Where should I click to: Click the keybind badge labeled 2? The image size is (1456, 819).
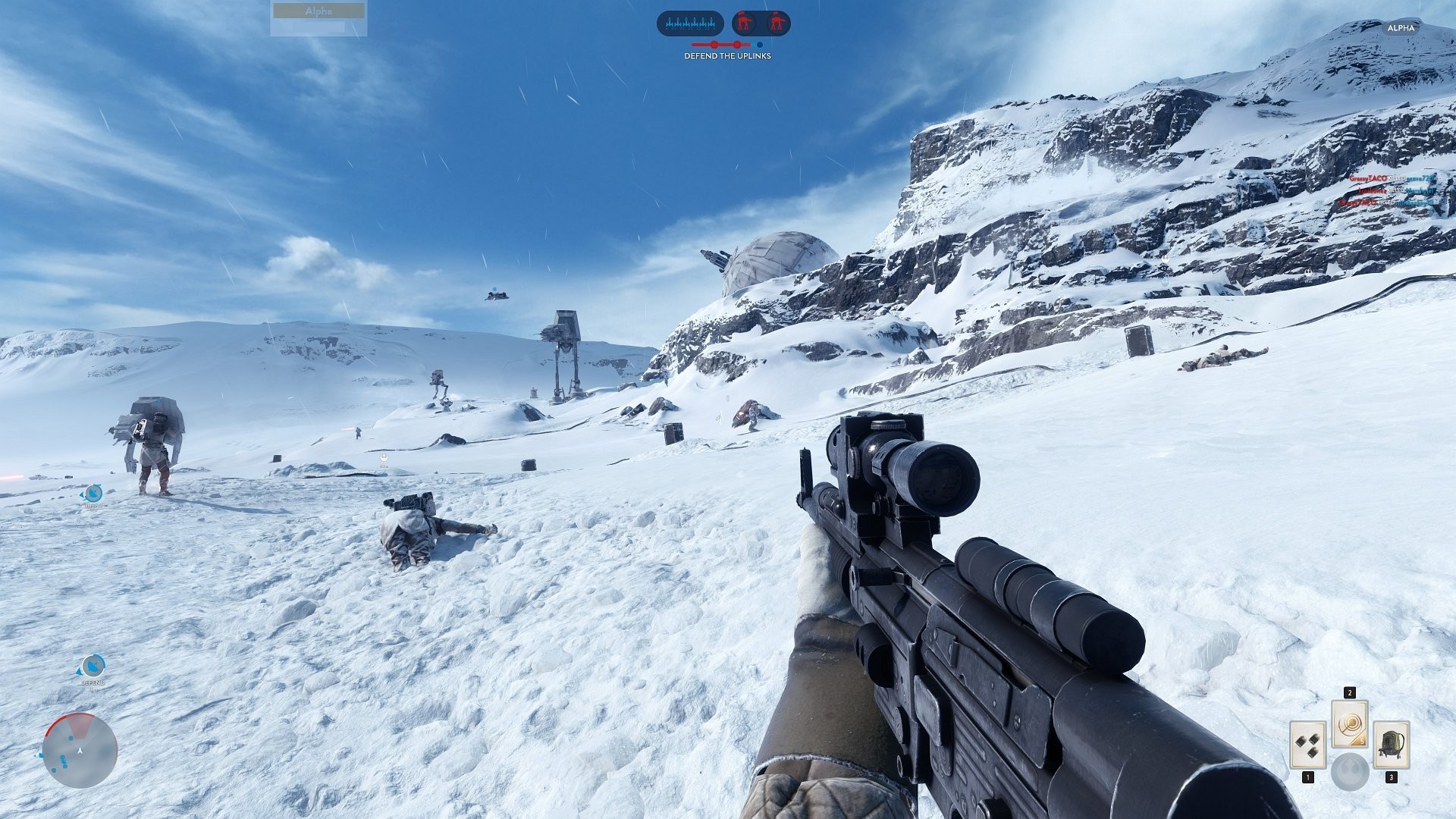click(1350, 692)
